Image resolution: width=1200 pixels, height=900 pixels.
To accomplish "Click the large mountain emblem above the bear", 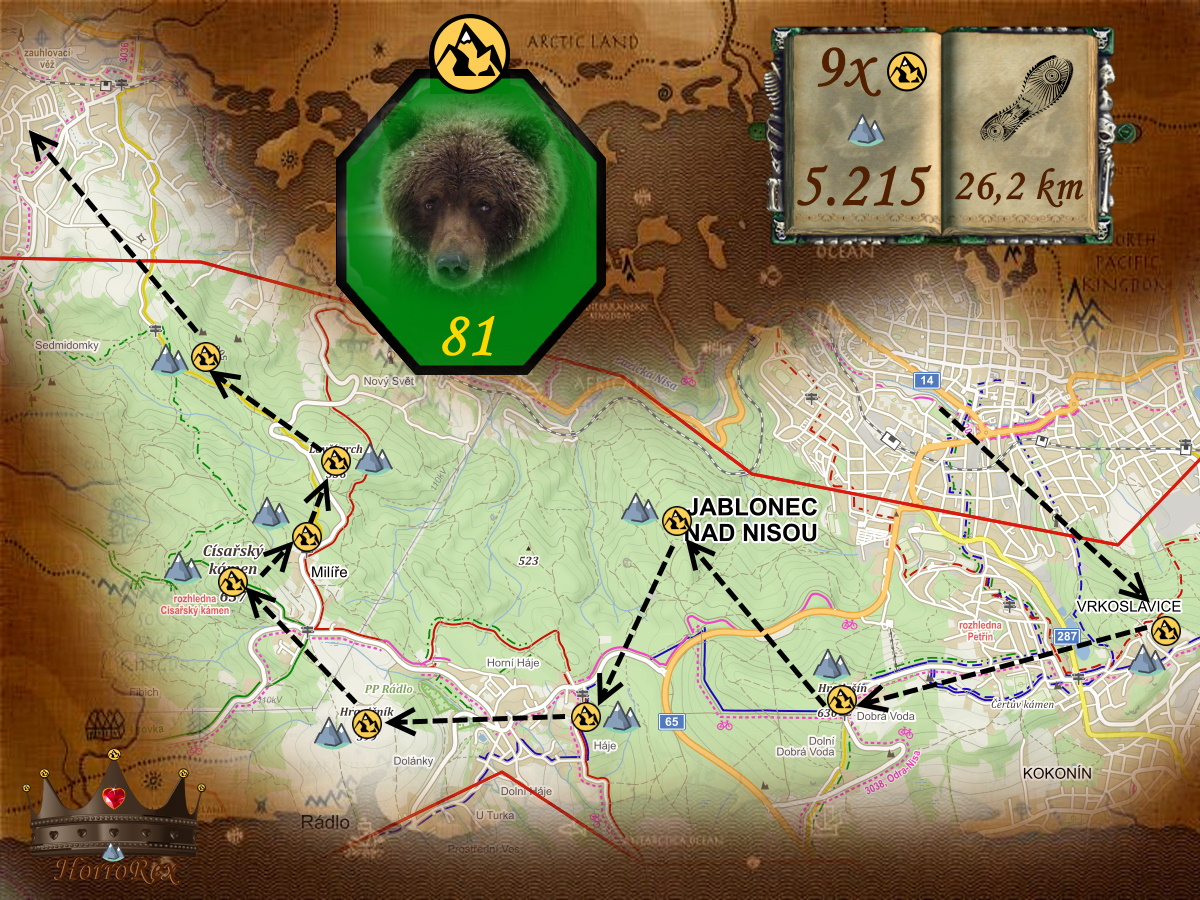I will (469, 53).
